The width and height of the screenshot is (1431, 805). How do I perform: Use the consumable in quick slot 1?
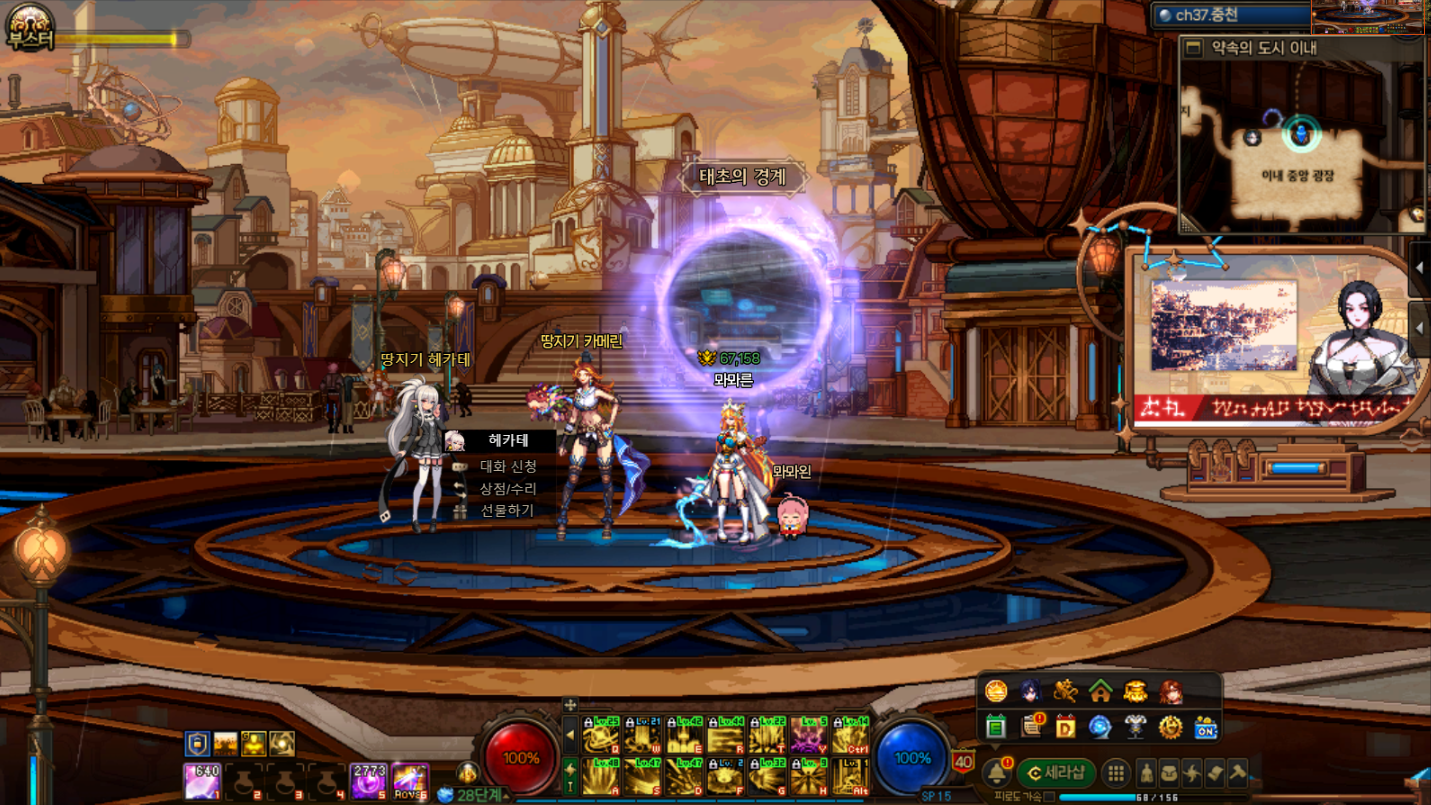tap(202, 781)
